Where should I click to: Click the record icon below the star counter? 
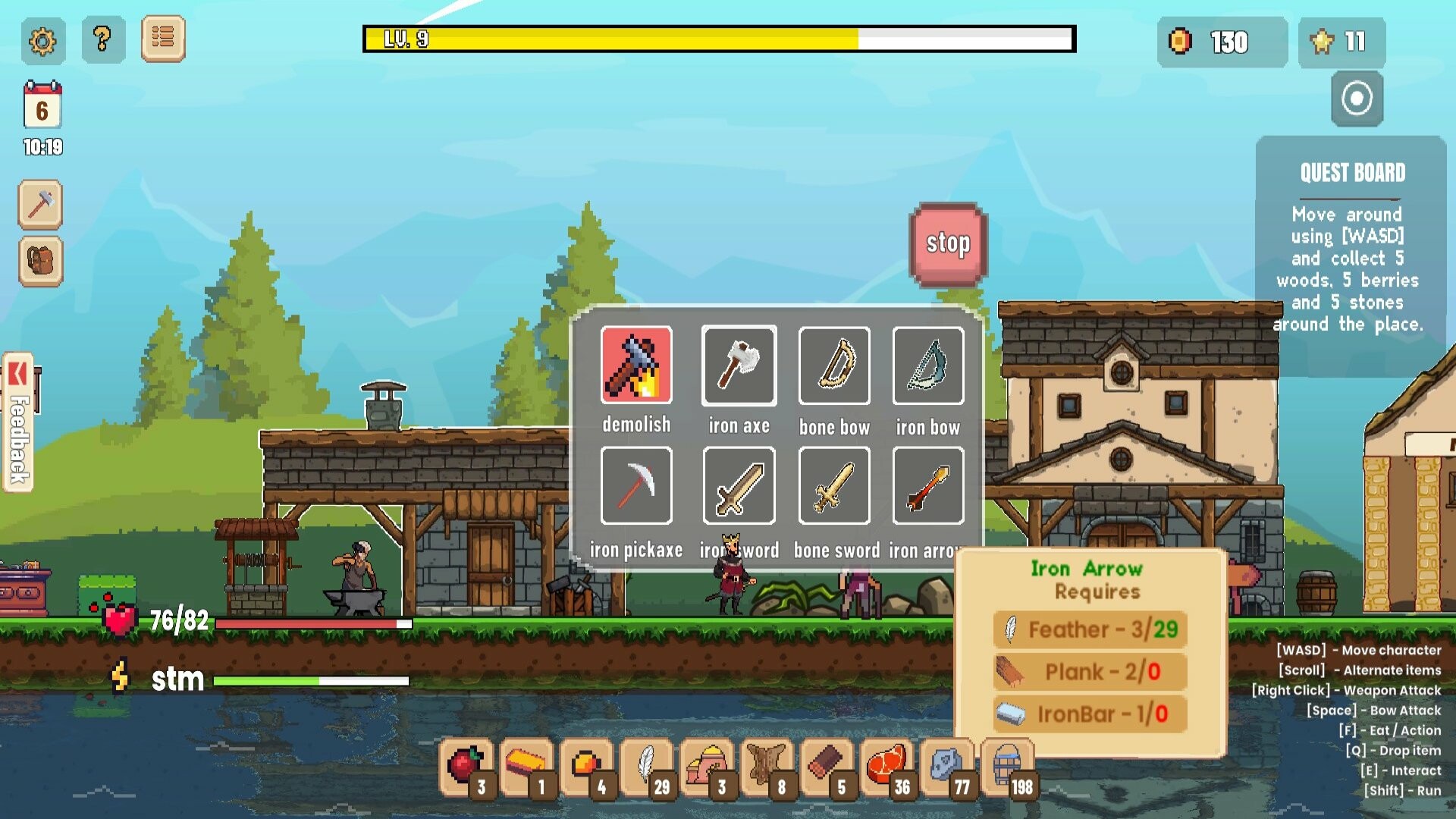[x=1356, y=99]
